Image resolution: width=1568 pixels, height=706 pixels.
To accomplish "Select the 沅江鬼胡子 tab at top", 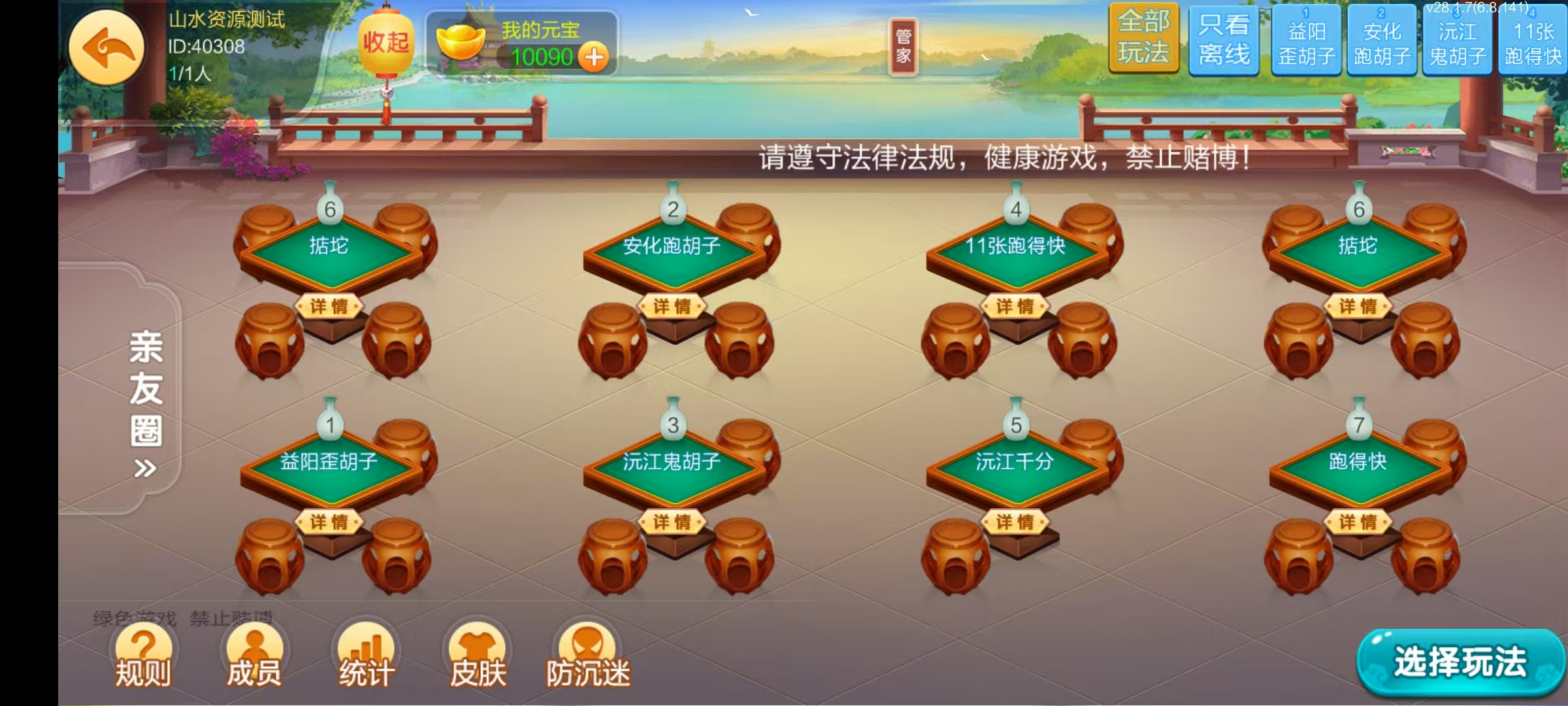I will (1457, 41).
